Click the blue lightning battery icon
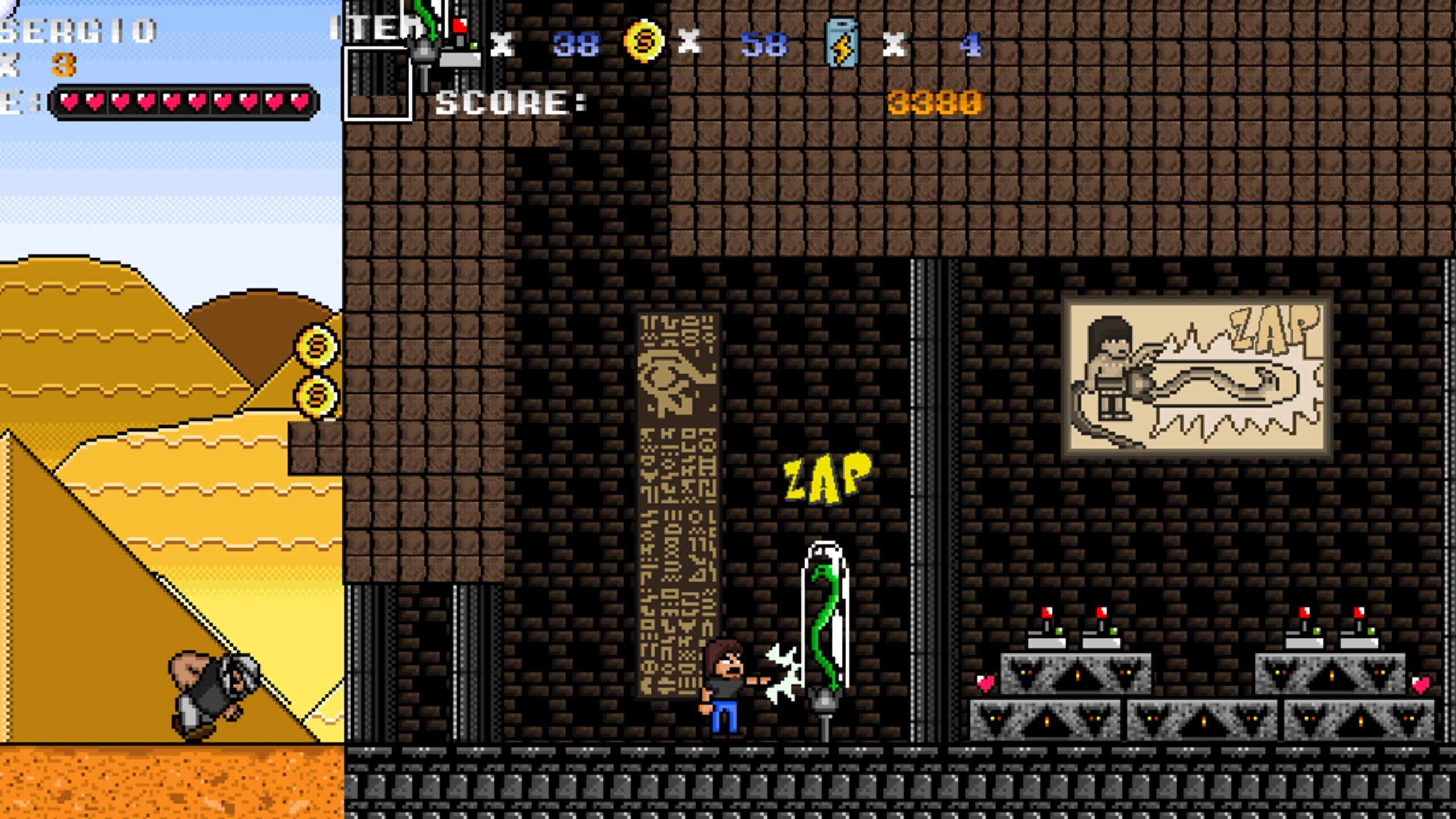 pyautogui.click(x=841, y=43)
